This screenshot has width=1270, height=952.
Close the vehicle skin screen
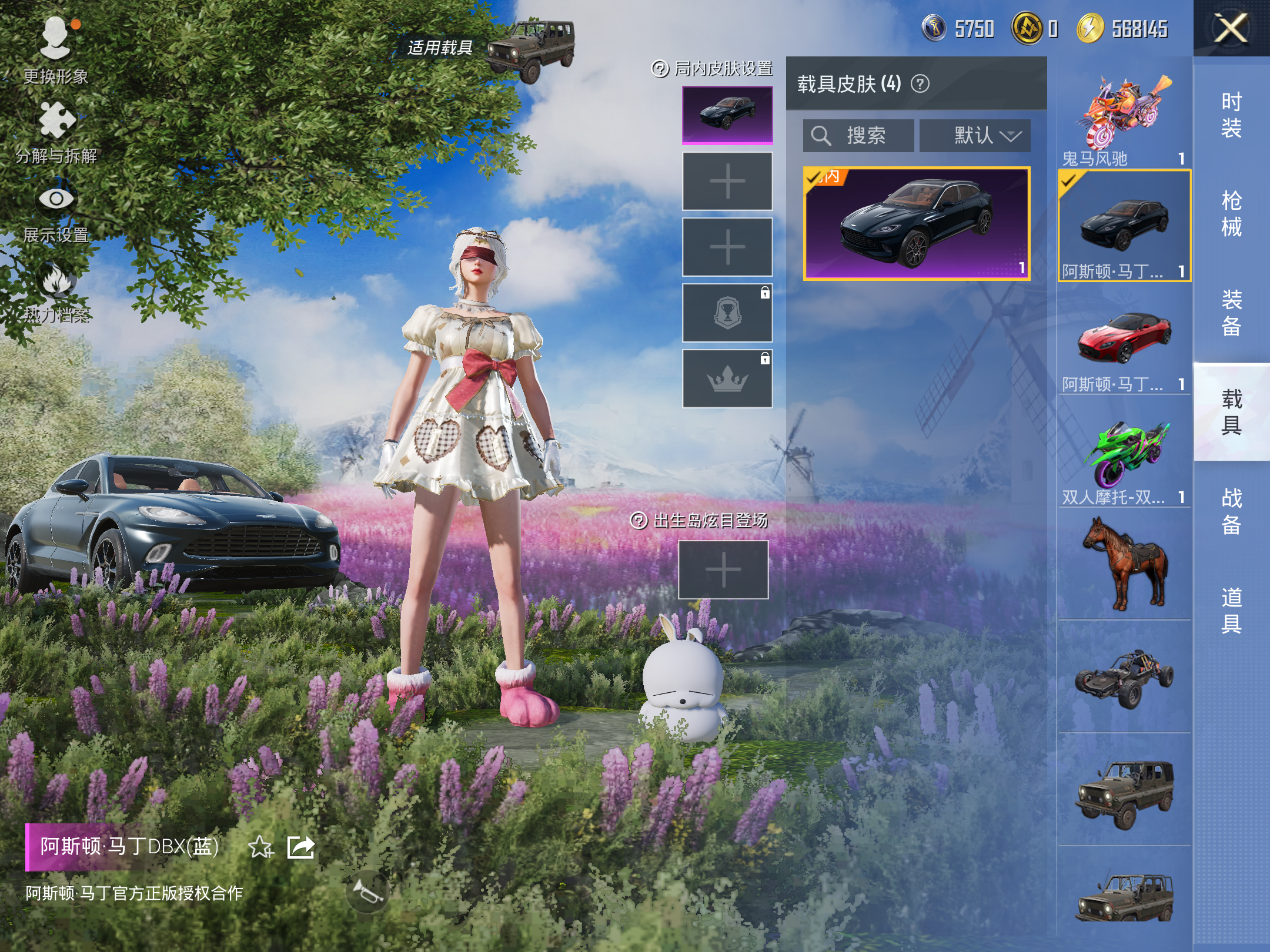coord(1231,28)
